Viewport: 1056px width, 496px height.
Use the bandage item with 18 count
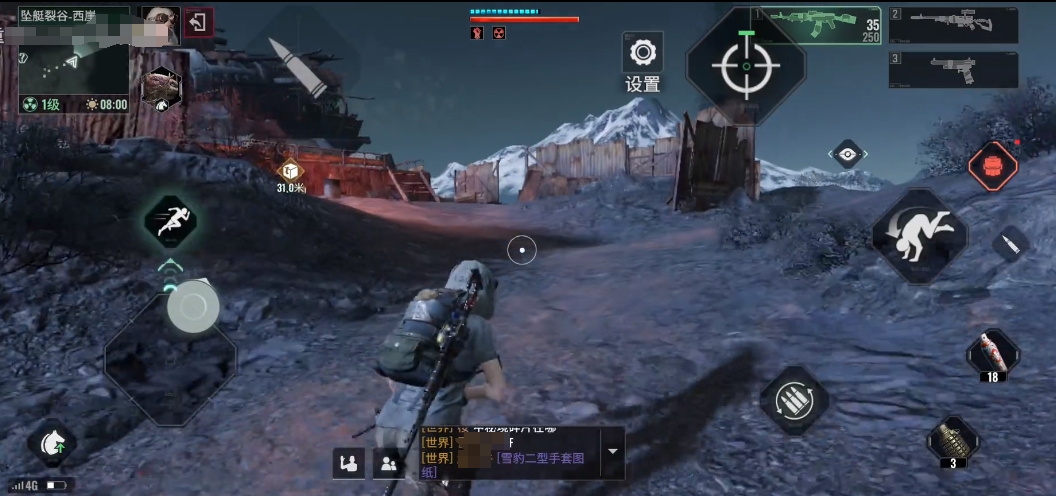[992, 351]
